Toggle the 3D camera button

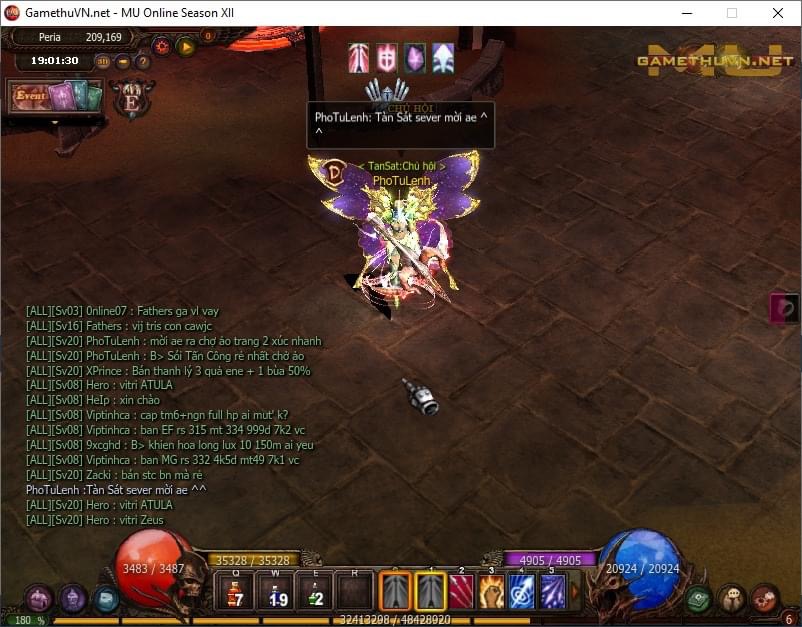pos(103,61)
